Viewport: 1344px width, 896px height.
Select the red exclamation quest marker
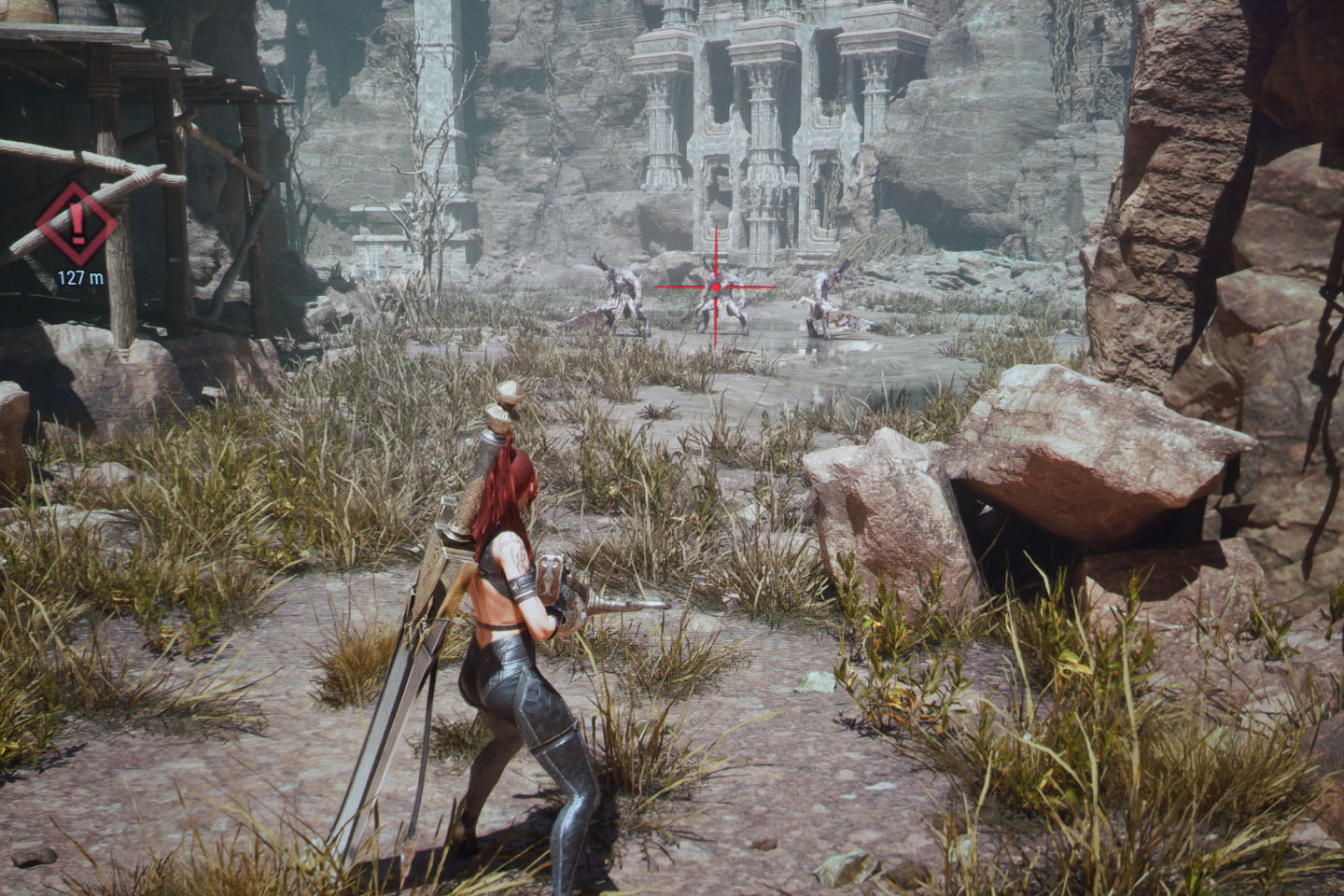pyautogui.click(x=77, y=224)
